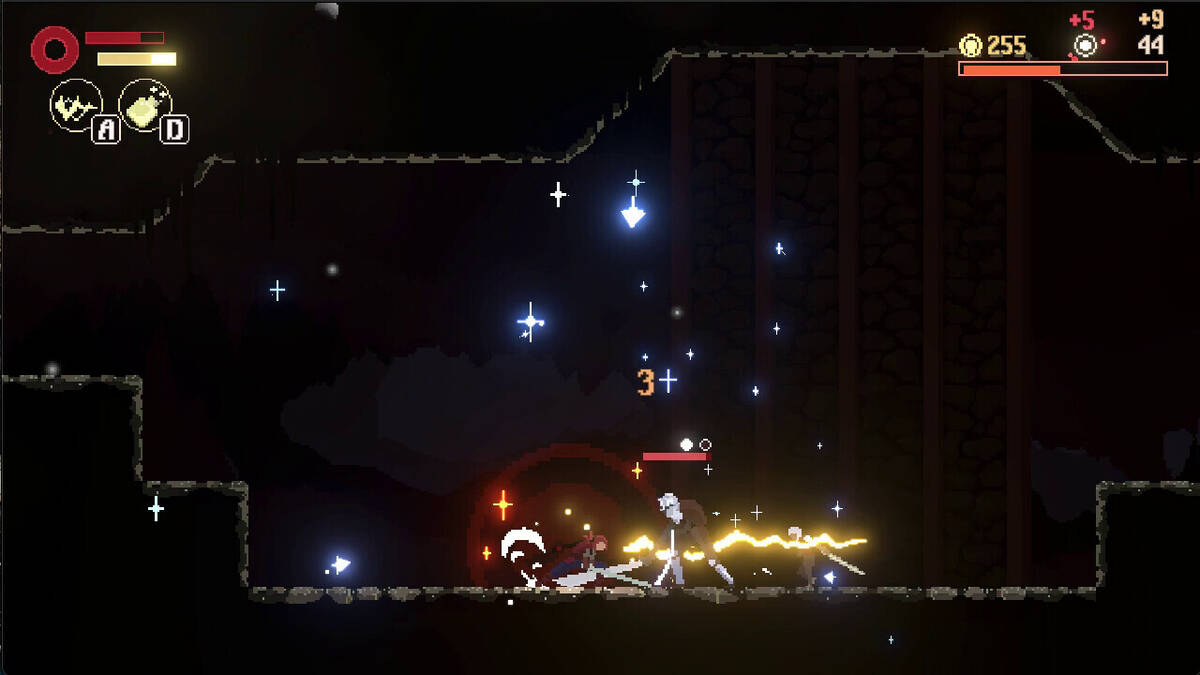Click the white soul orb icon
This screenshot has height=675, width=1200.
pyautogui.click(x=1085, y=45)
